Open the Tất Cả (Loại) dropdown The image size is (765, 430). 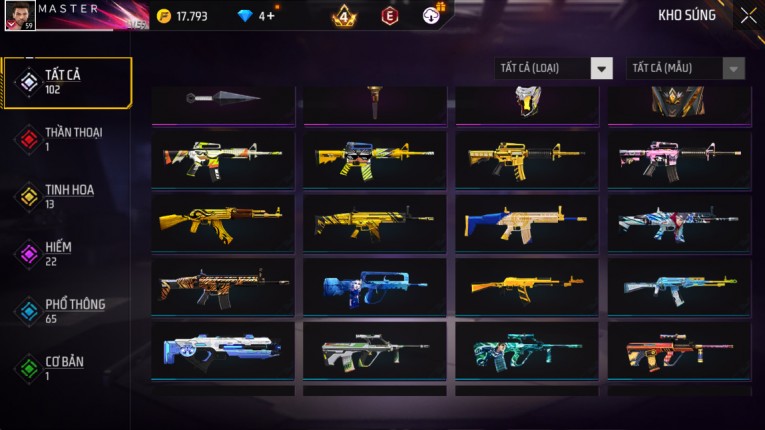pos(554,68)
